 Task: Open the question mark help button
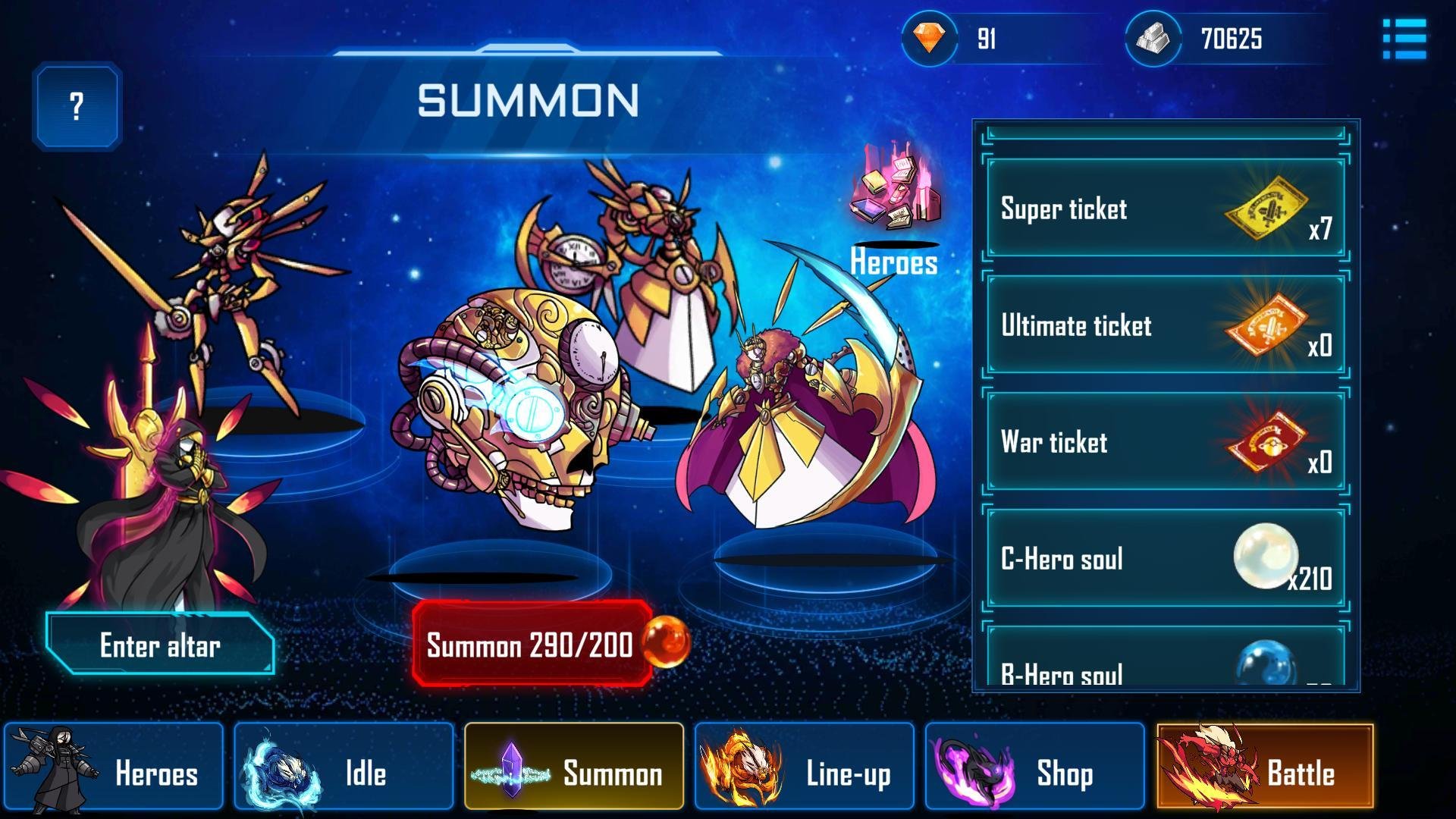click(x=77, y=106)
